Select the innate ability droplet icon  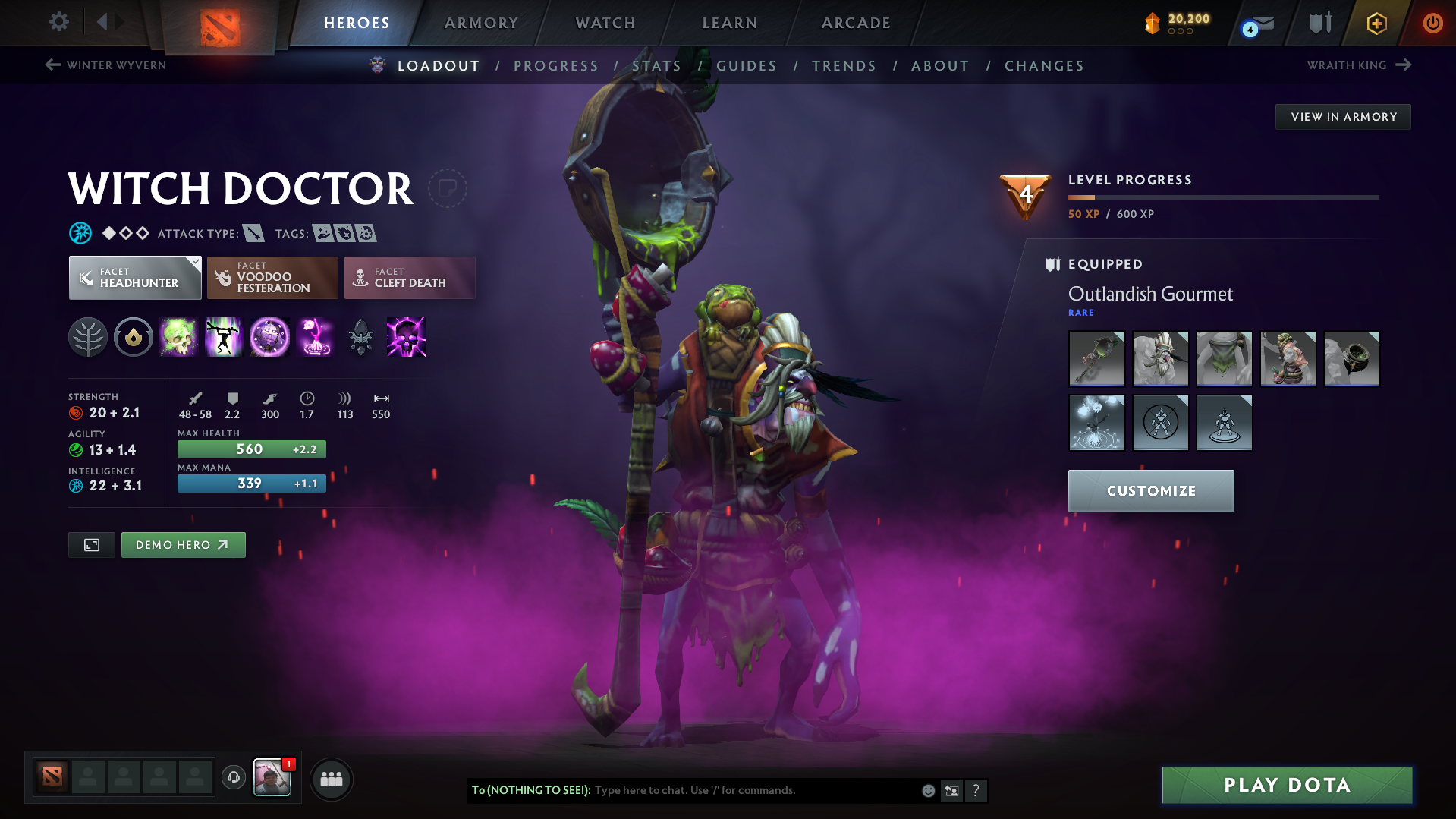tap(134, 338)
